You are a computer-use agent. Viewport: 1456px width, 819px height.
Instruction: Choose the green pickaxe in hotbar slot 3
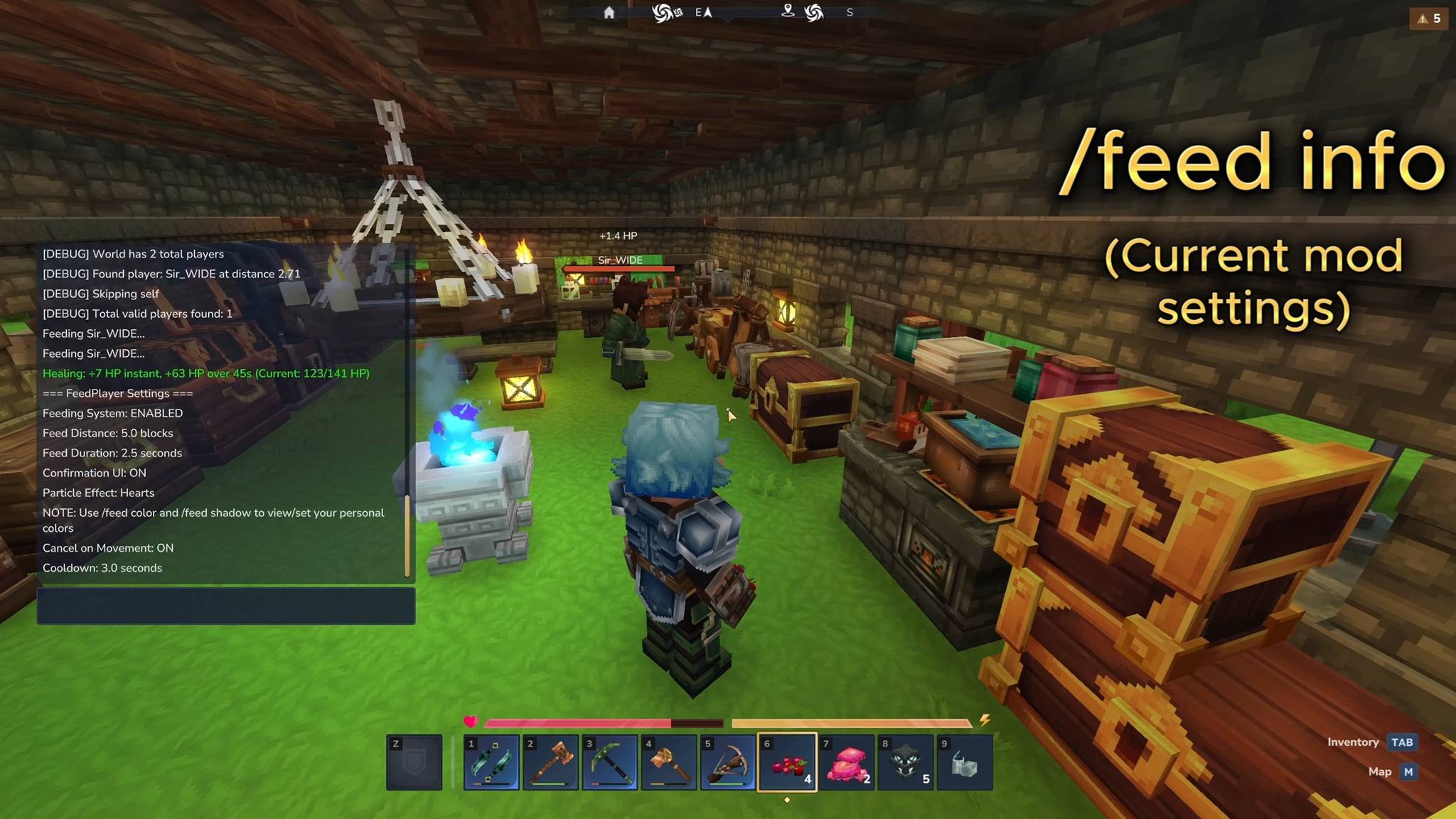(x=609, y=763)
